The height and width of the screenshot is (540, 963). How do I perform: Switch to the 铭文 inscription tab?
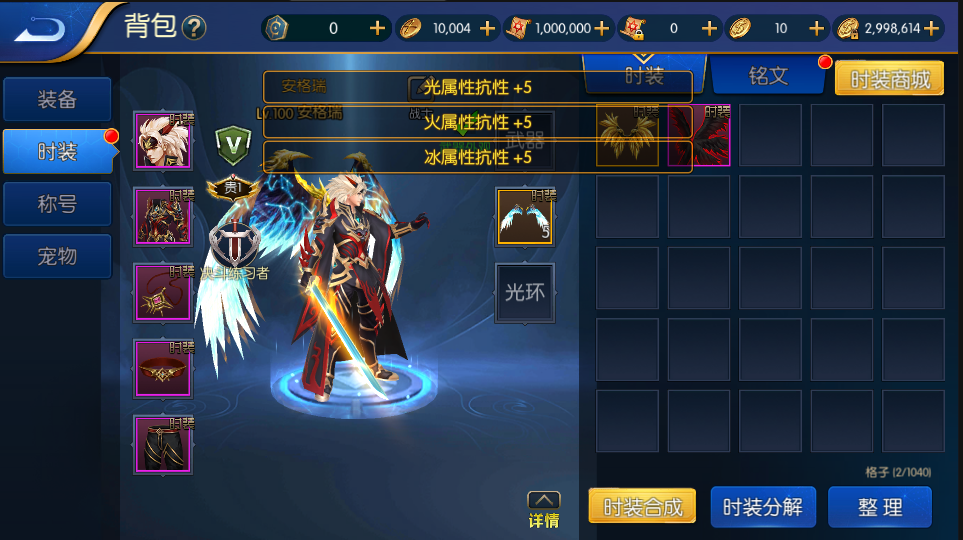tap(768, 76)
